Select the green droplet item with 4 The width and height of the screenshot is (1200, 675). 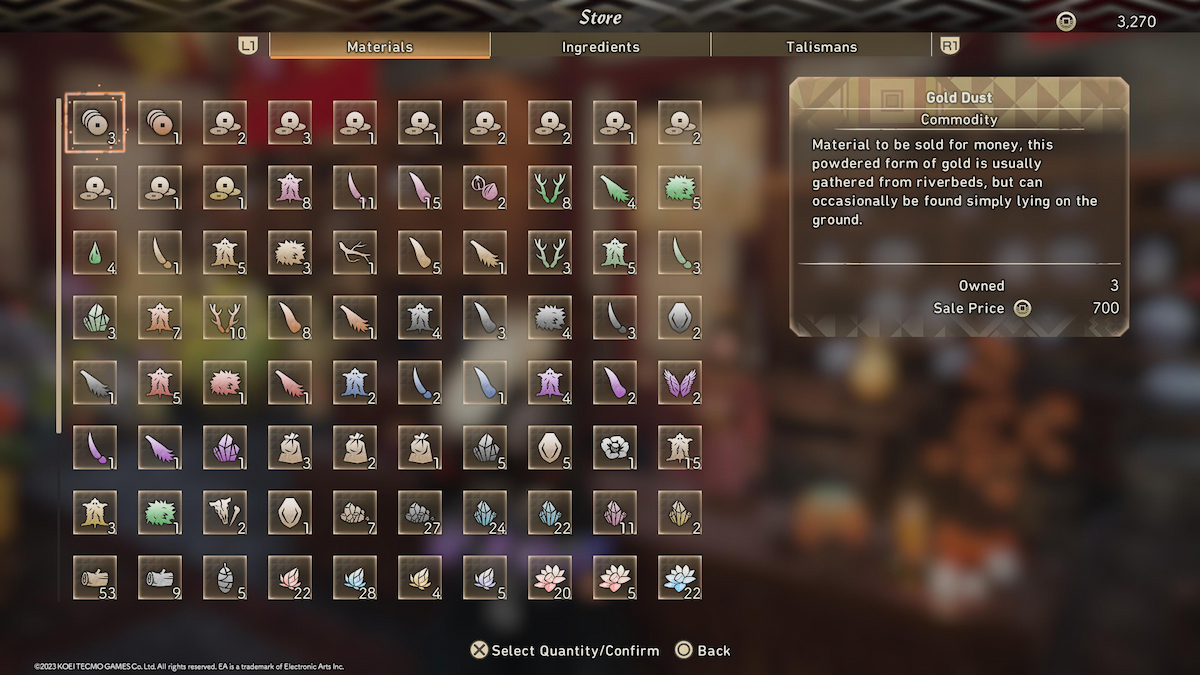[95, 252]
